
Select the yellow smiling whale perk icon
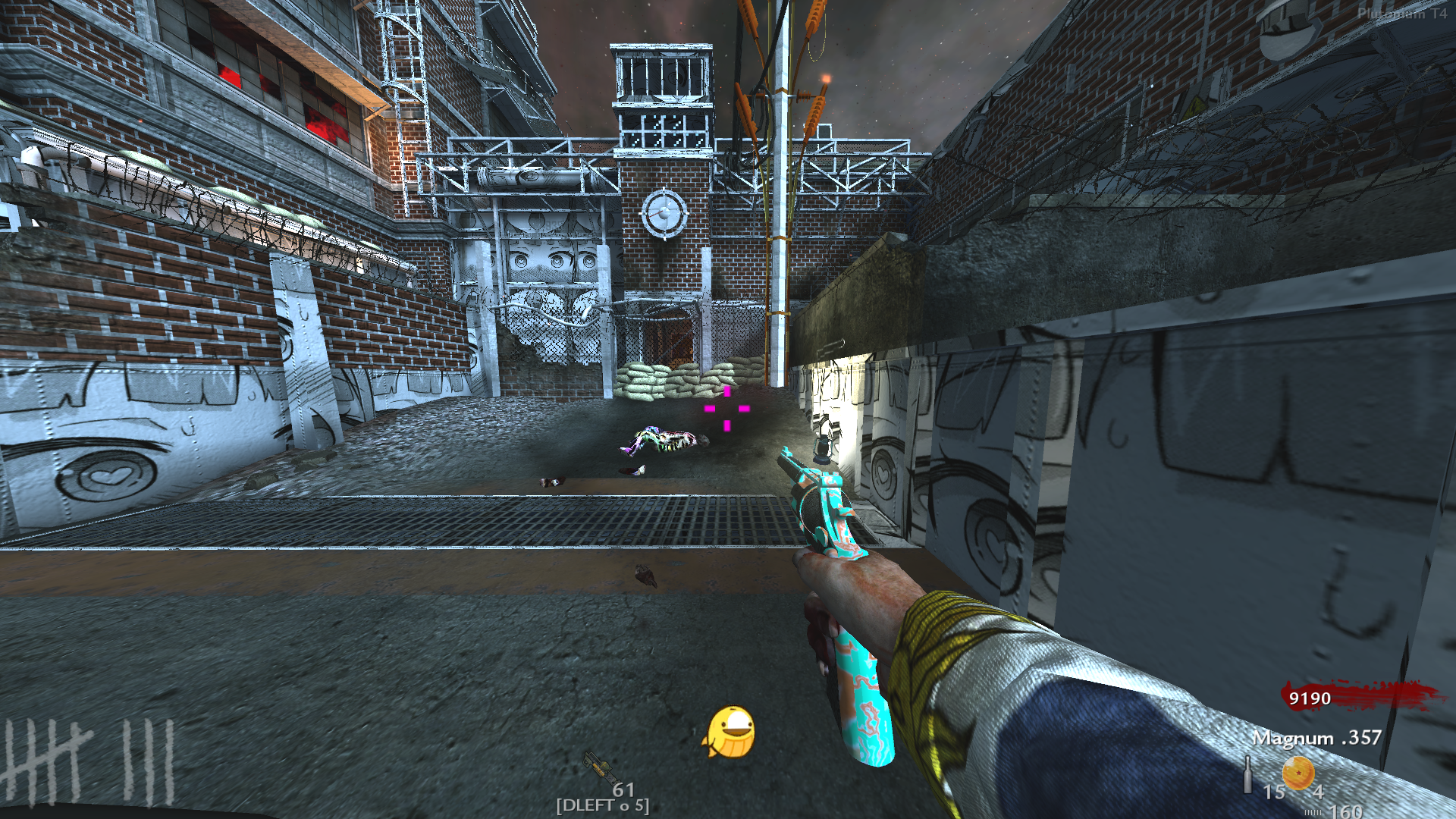tap(730, 733)
